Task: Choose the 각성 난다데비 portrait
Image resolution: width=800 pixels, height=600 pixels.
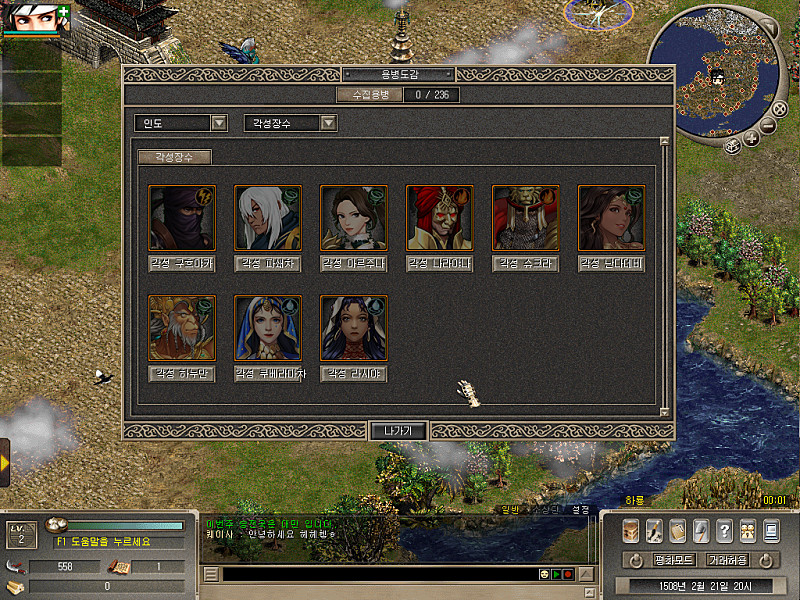Action: pyautogui.click(x=612, y=218)
